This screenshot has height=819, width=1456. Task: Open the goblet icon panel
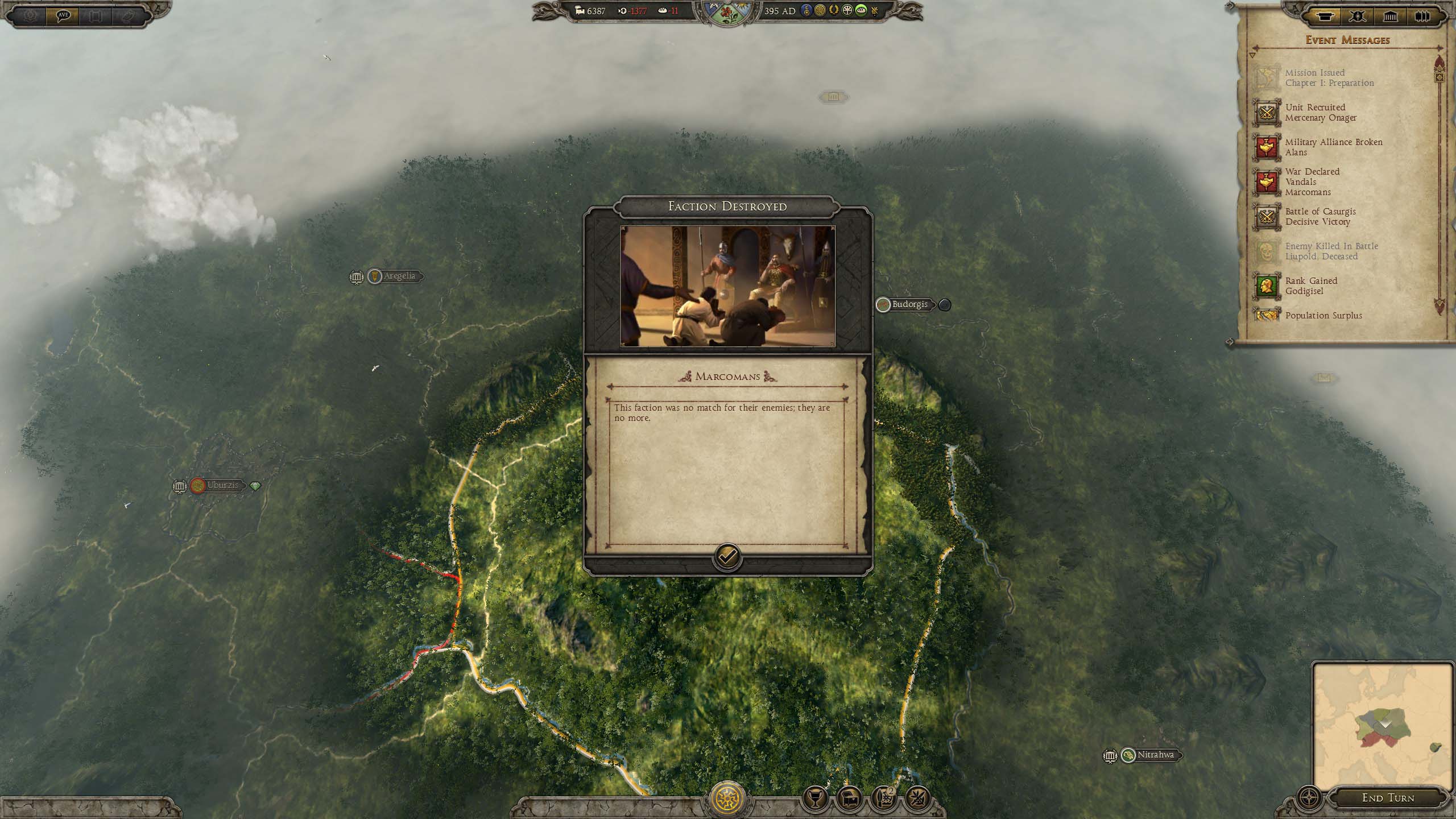814,799
